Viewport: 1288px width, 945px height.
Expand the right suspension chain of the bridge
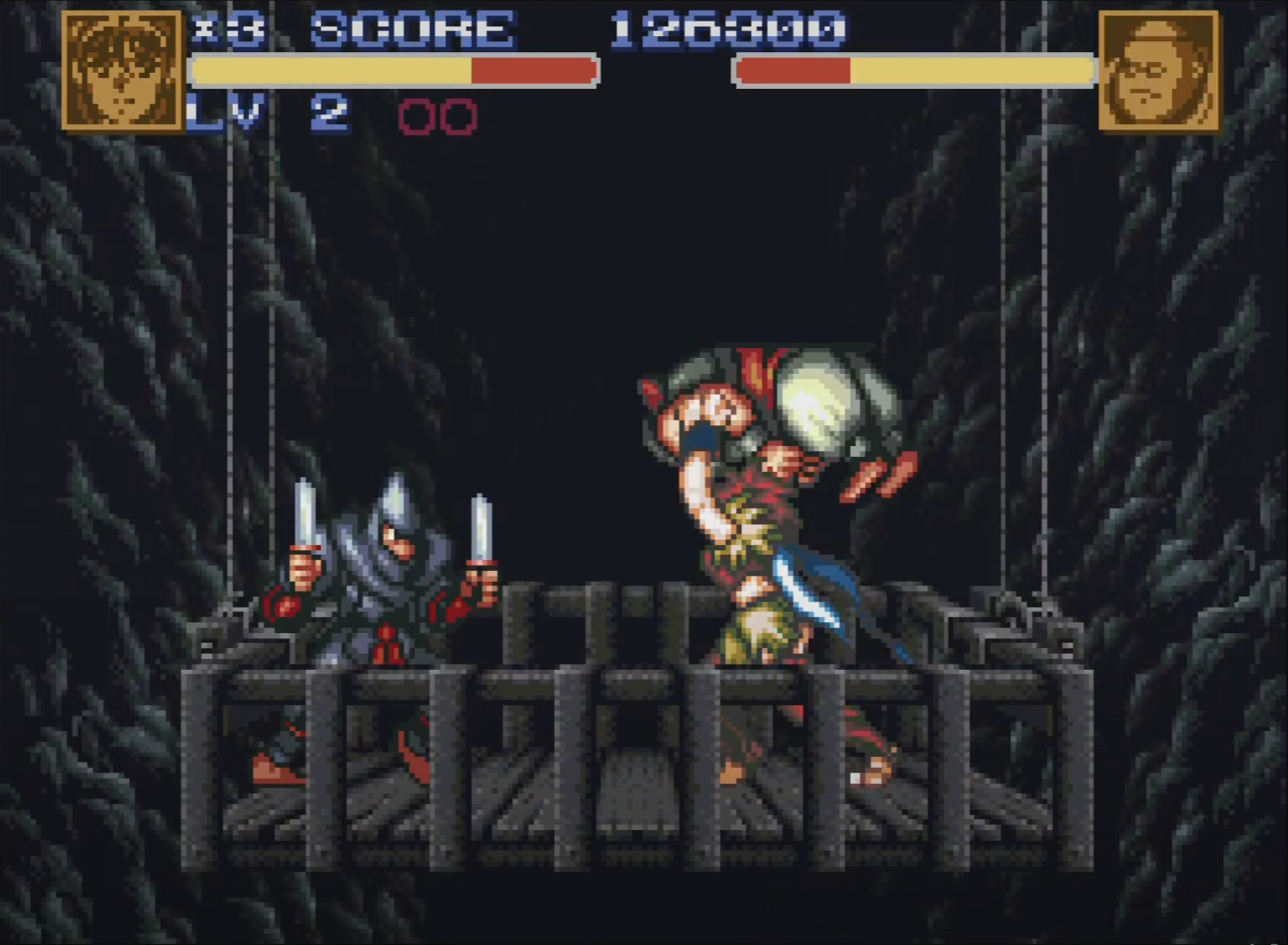[1043, 360]
